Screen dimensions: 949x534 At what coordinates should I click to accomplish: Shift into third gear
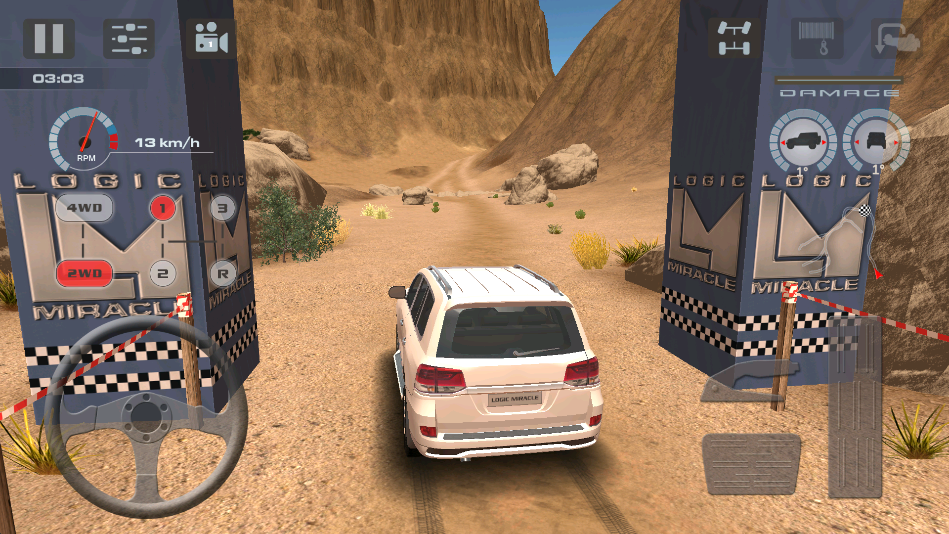click(x=223, y=209)
